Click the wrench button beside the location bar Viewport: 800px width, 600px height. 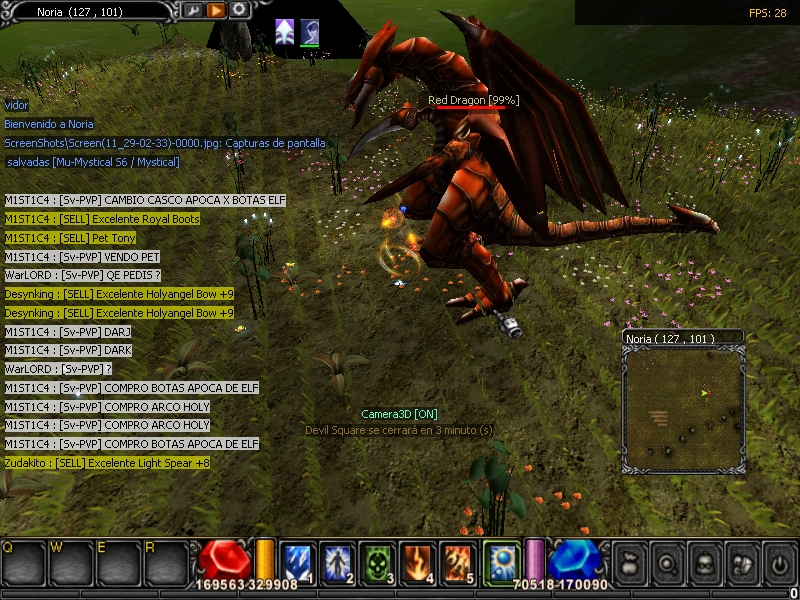pos(194,11)
